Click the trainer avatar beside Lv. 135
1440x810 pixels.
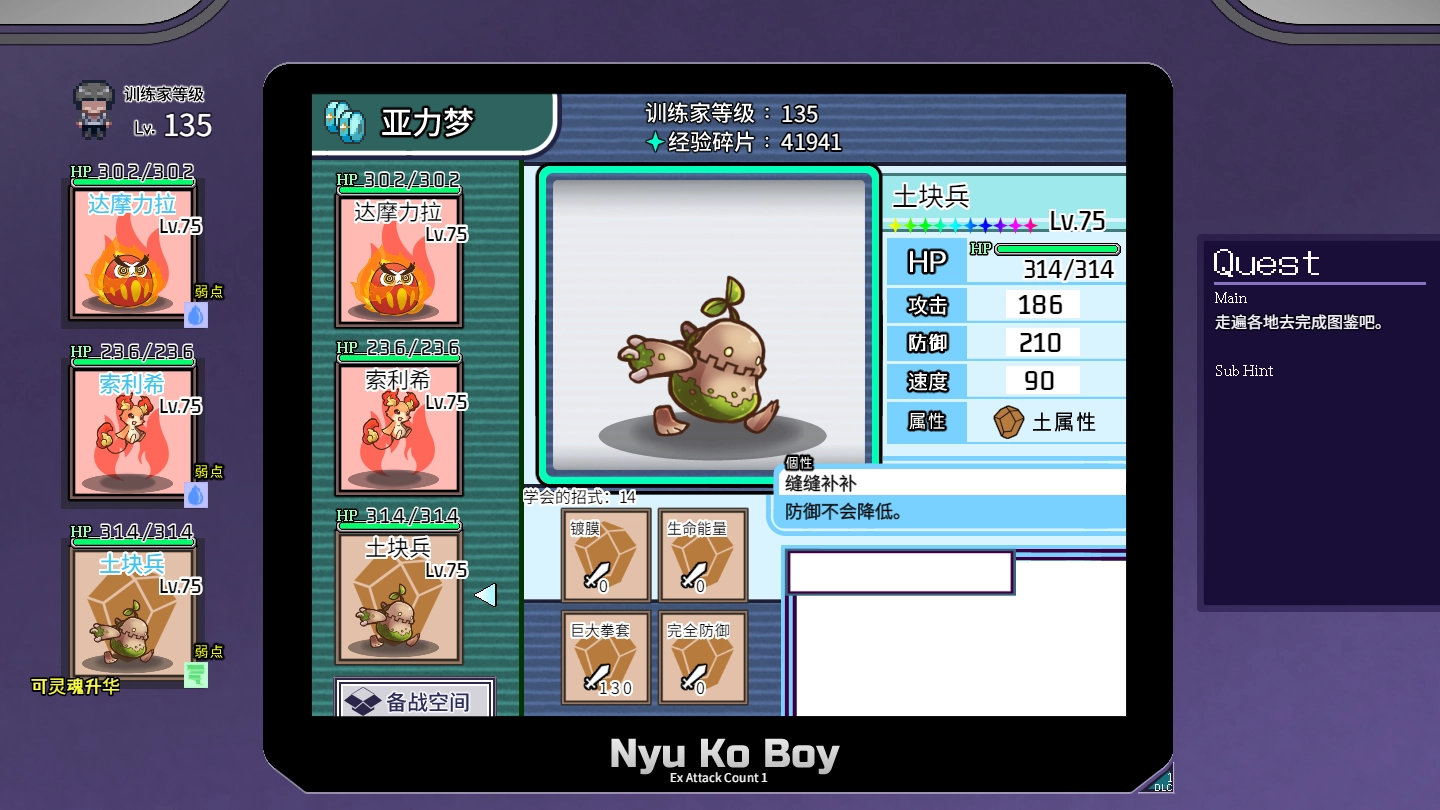point(94,110)
